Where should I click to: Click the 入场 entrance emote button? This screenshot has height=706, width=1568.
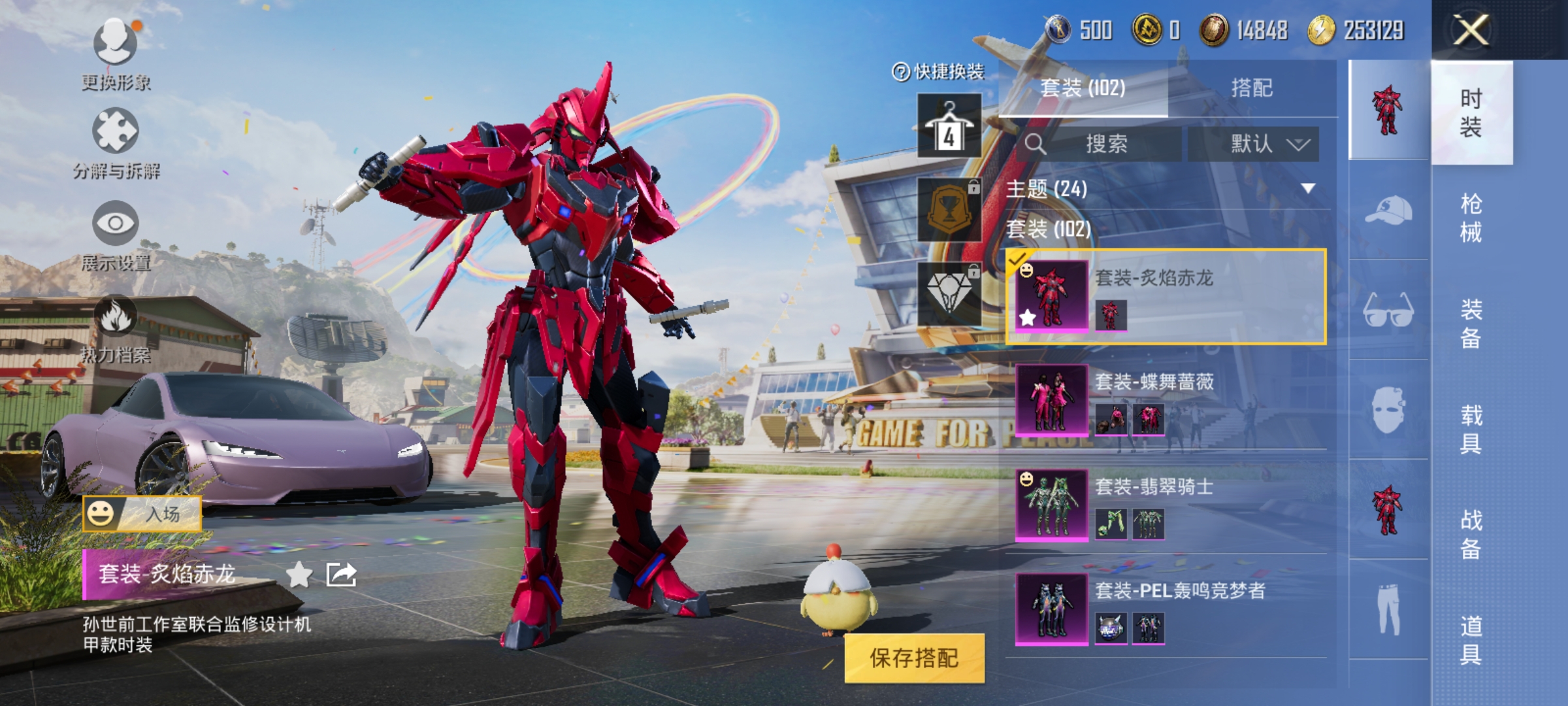click(142, 513)
